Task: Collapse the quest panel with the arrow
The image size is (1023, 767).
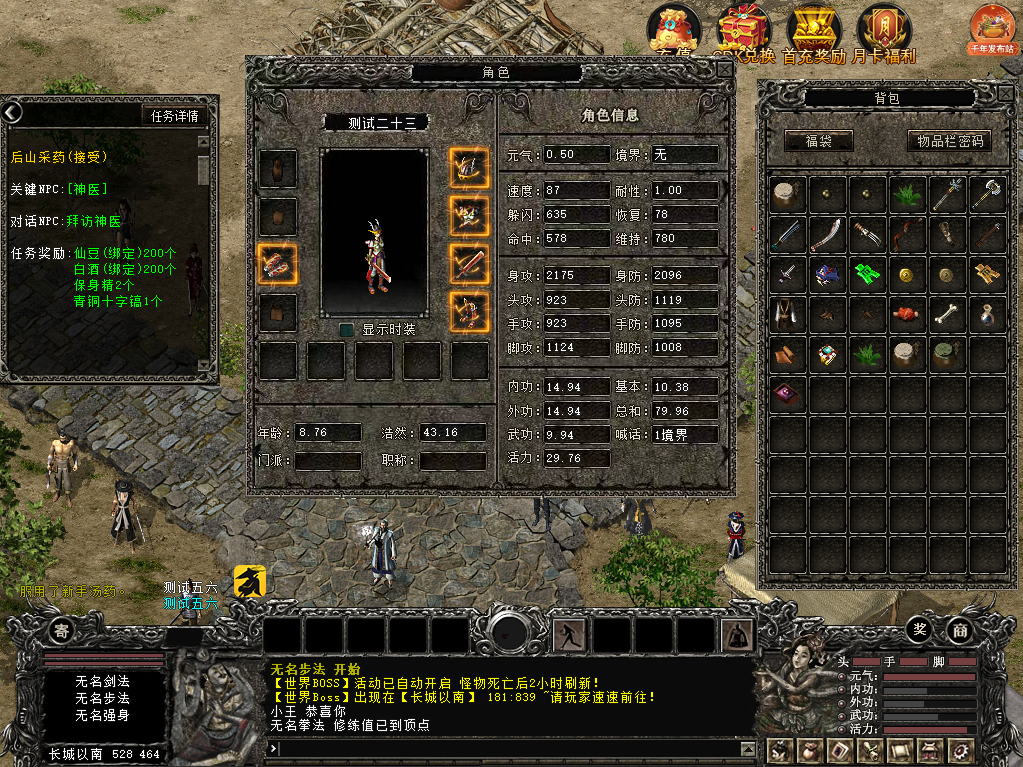Action: [11, 113]
